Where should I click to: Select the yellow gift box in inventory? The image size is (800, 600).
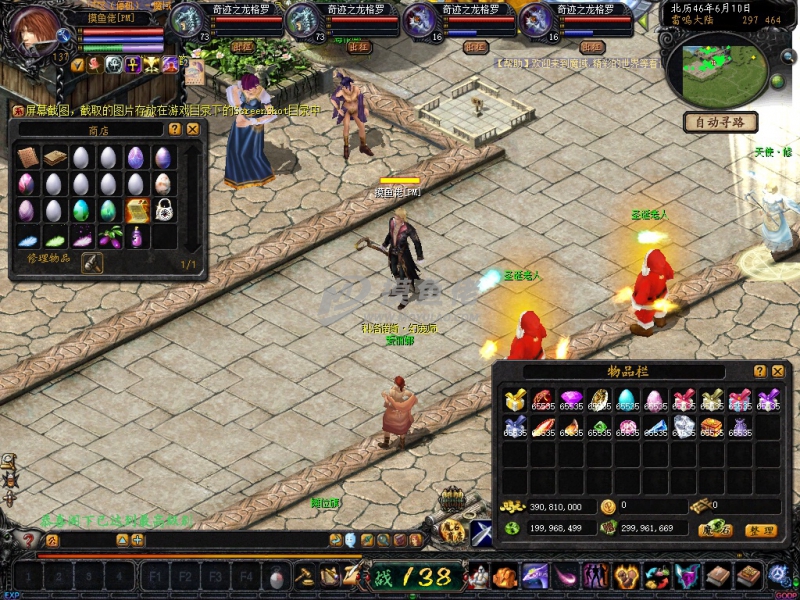(516, 400)
